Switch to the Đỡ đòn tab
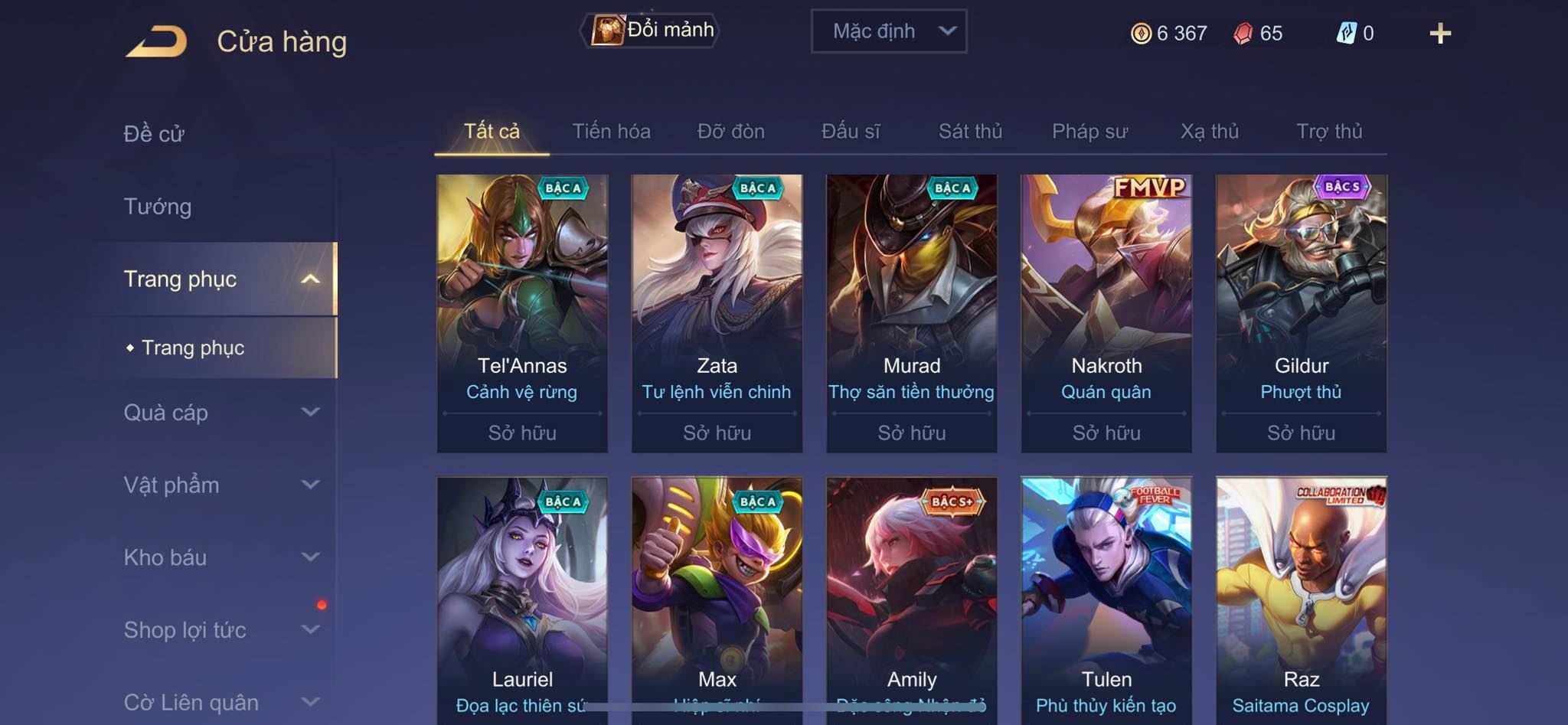Viewport: 1568px width, 725px height. point(730,132)
